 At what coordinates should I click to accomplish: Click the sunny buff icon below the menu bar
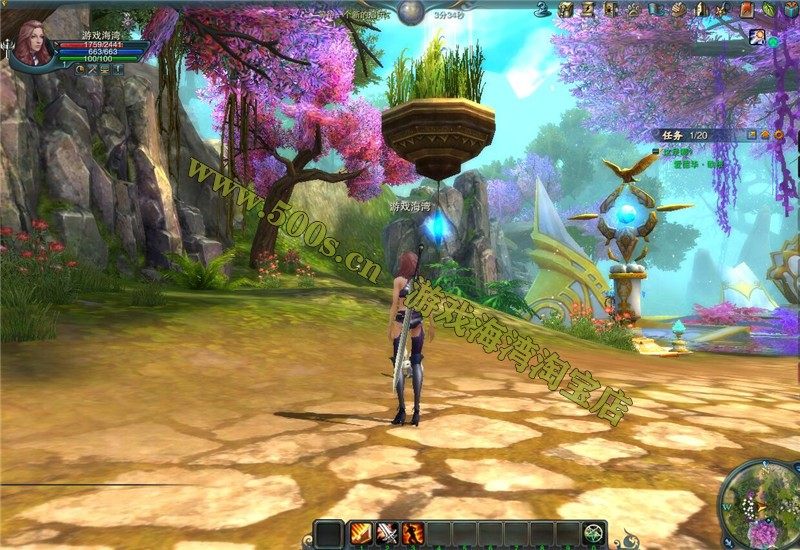pyautogui.click(x=758, y=37)
